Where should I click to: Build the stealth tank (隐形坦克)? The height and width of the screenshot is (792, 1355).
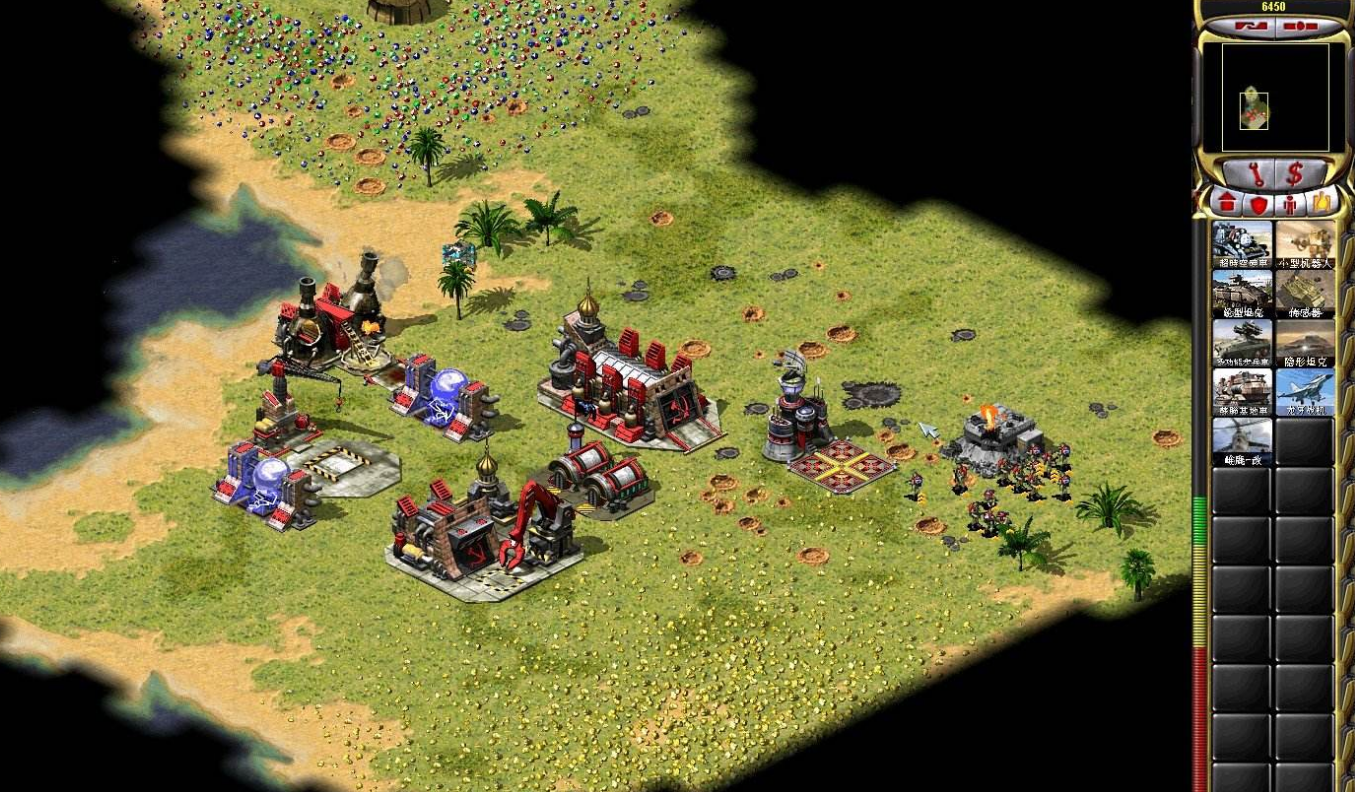pyautogui.click(x=1305, y=342)
